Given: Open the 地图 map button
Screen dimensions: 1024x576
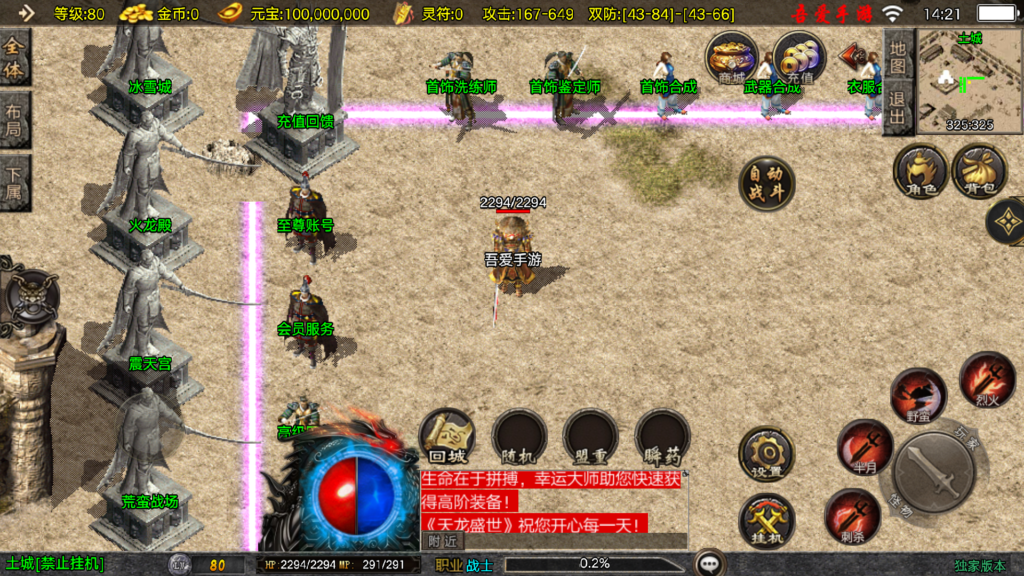Looking at the screenshot, I should pos(897,57).
